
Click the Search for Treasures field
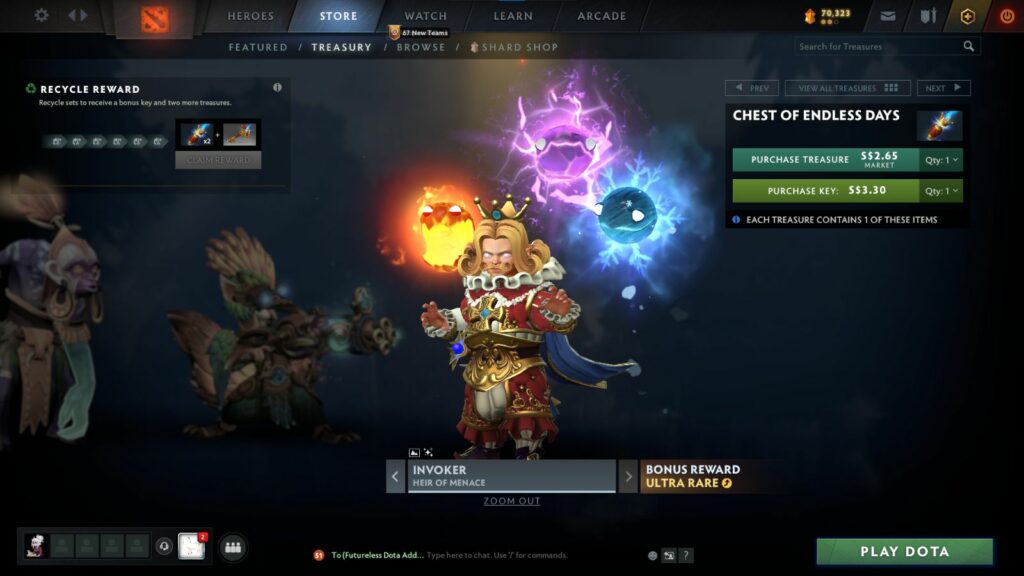tap(878, 46)
